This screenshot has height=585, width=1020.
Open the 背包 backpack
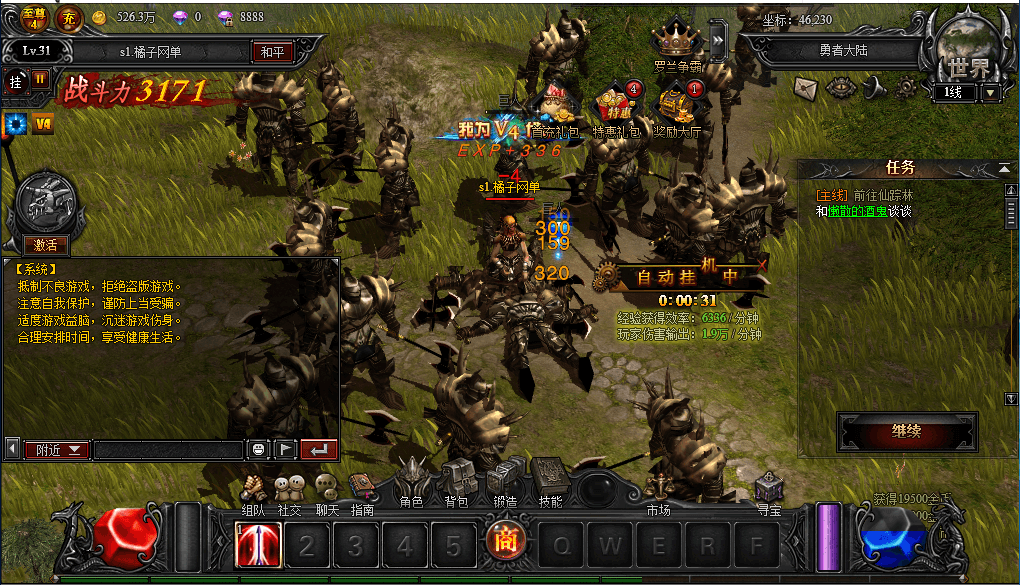[x=456, y=482]
